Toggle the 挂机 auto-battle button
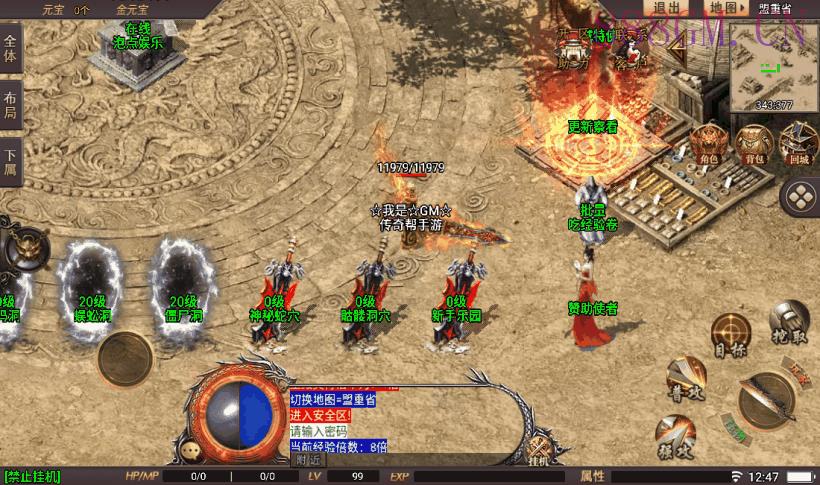 (x=539, y=450)
